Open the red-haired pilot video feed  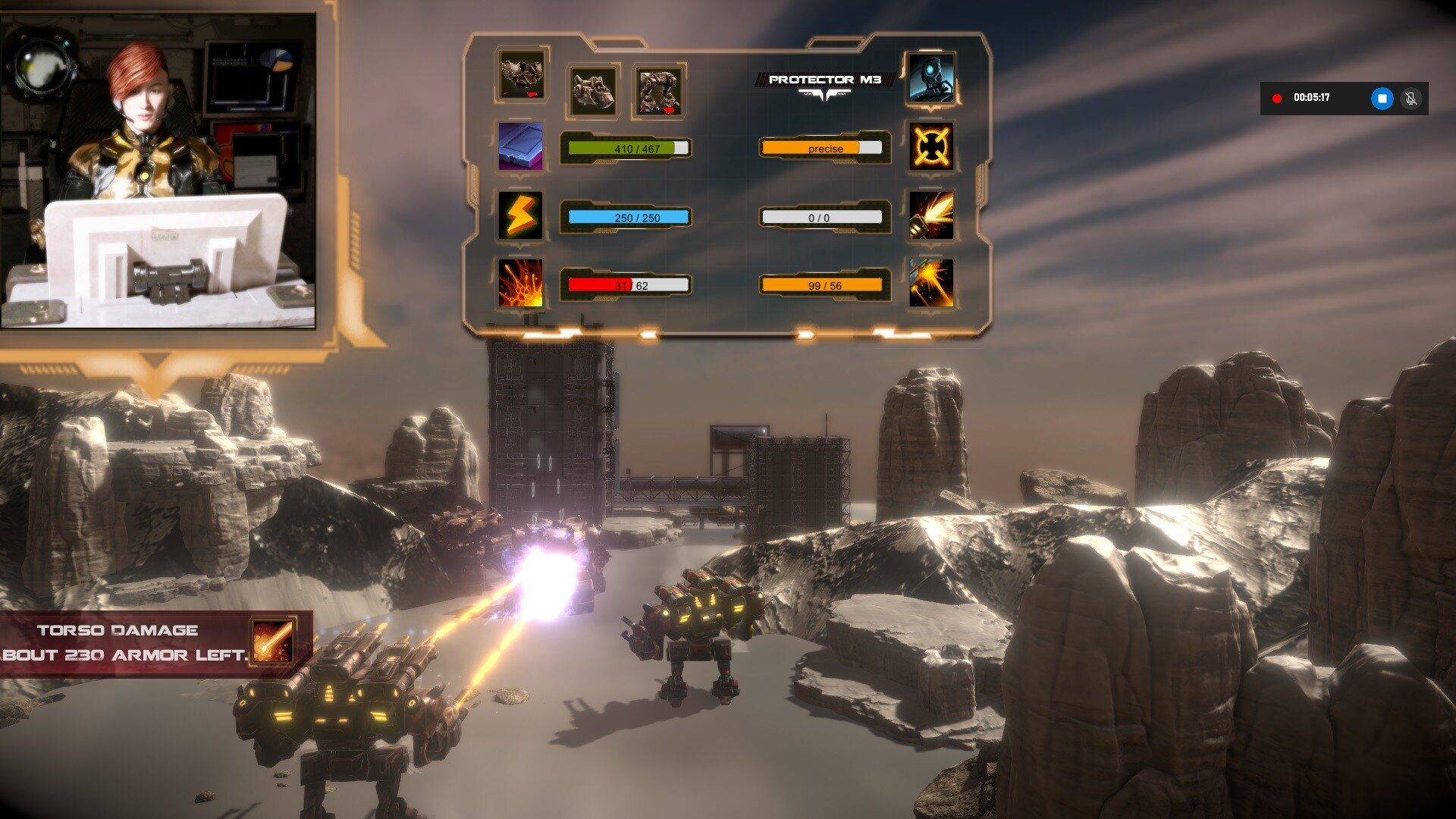158,171
